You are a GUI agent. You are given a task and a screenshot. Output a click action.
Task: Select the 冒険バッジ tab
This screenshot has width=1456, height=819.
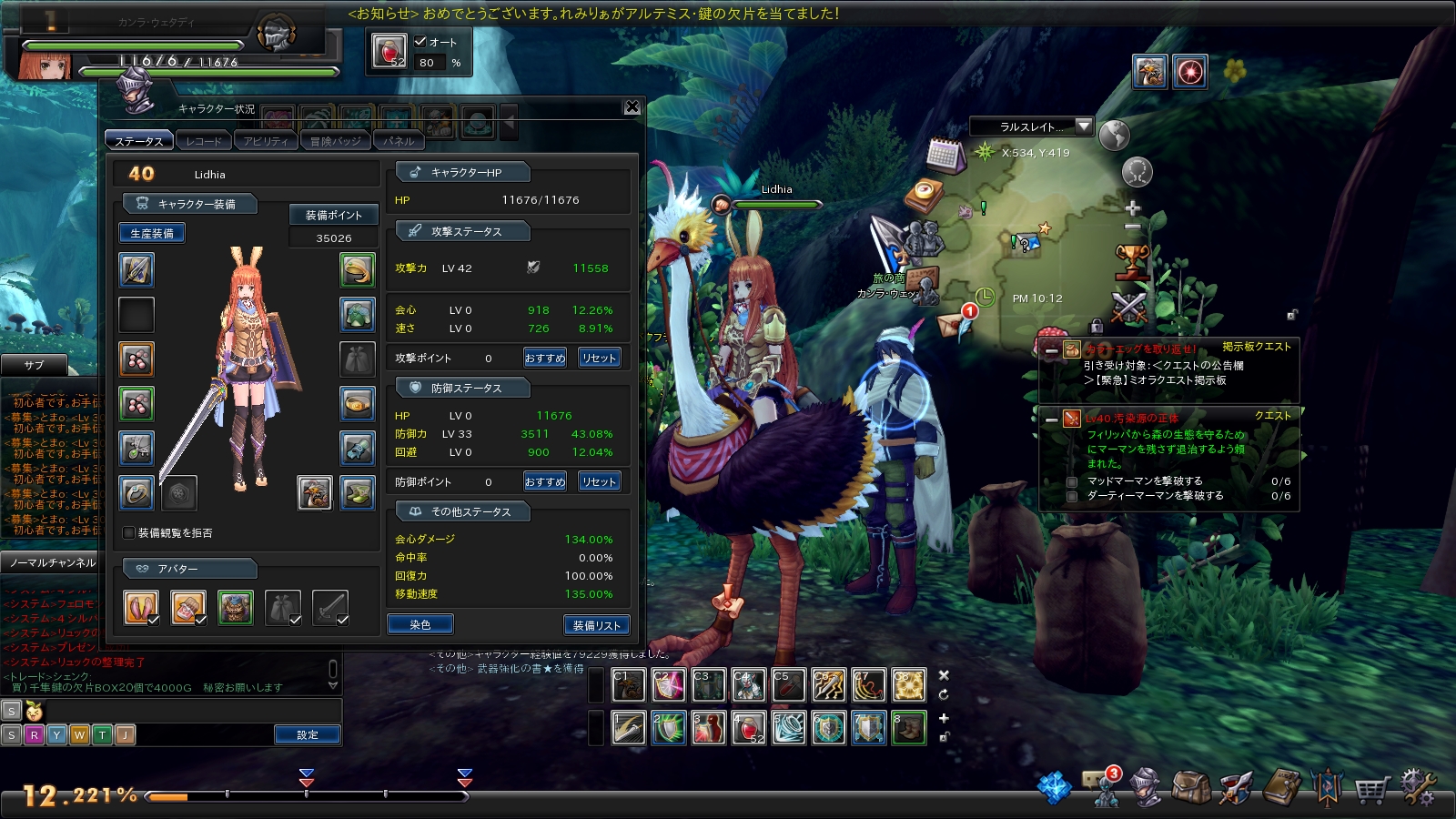[335, 141]
